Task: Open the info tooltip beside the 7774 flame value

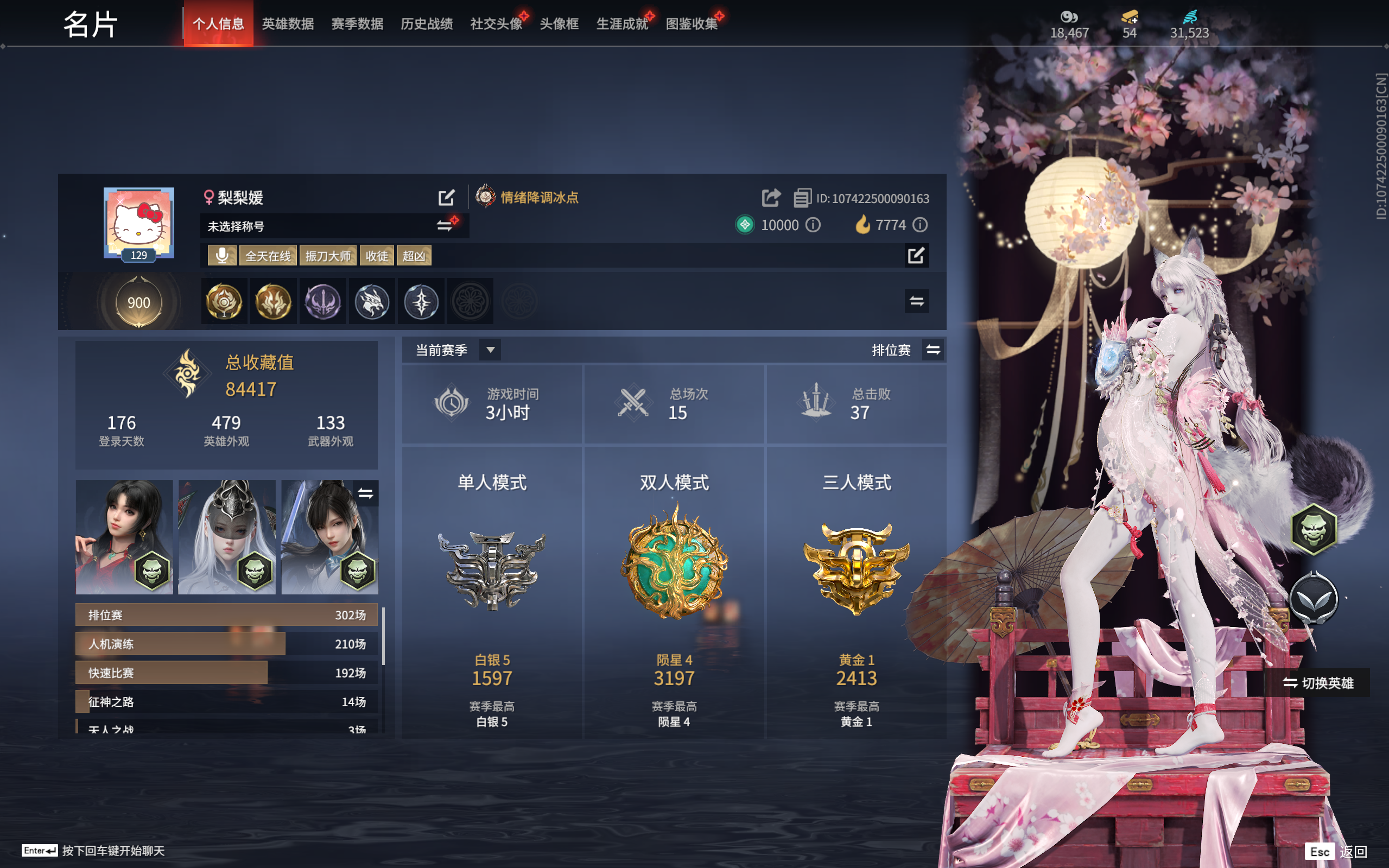Action: point(921,225)
